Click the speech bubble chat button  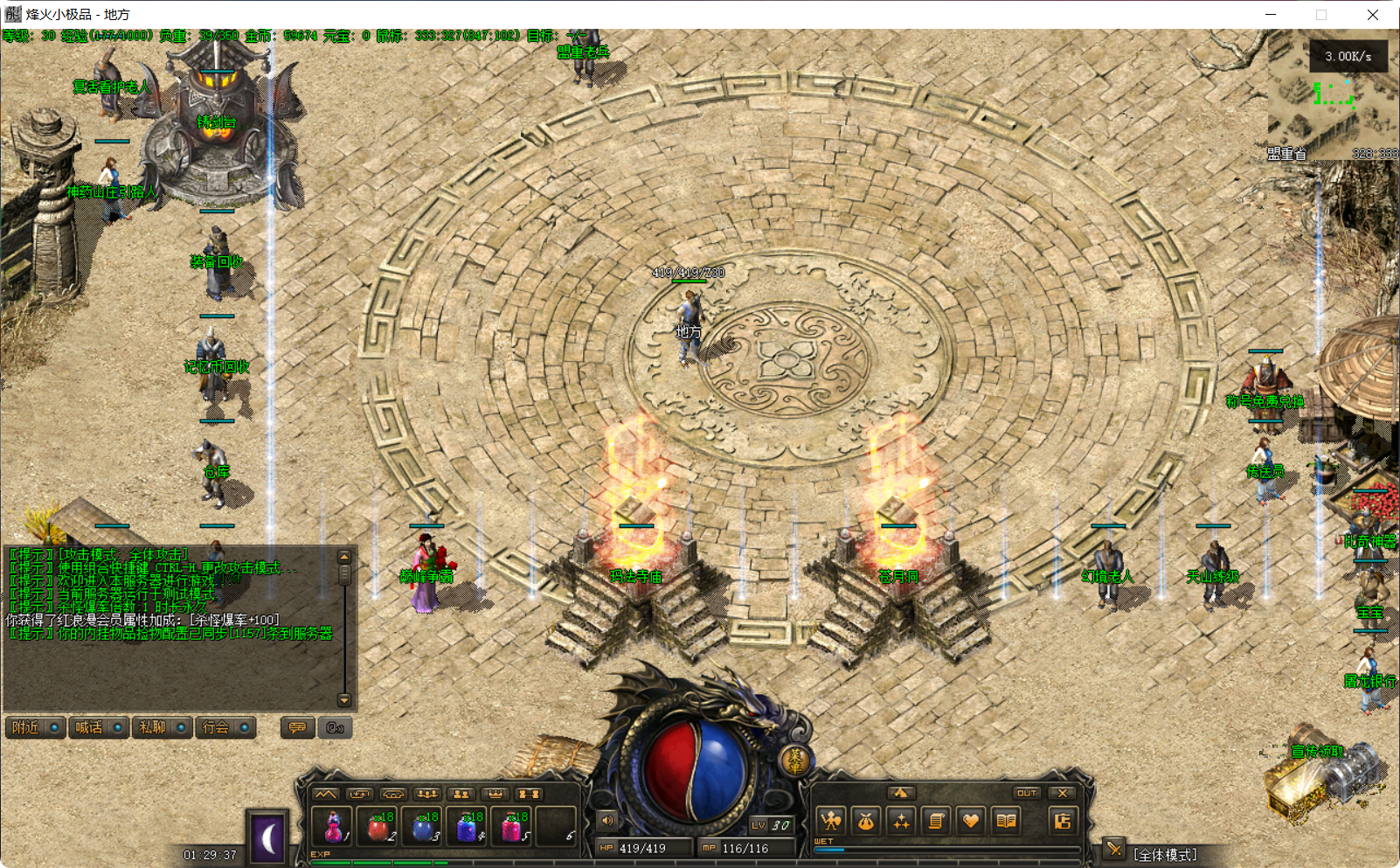pyautogui.click(x=297, y=727)
